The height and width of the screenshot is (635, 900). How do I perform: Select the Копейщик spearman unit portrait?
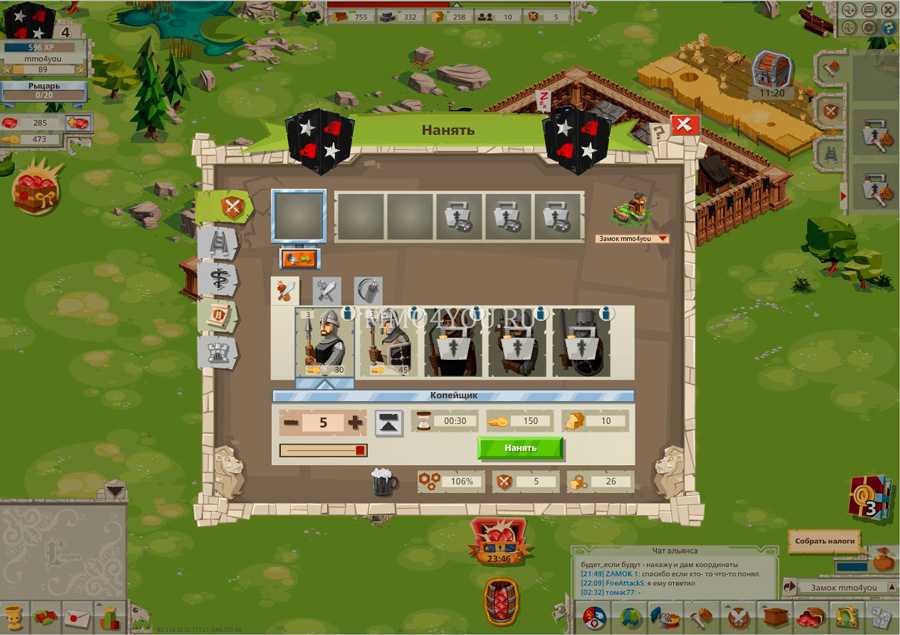(x=324, y=341)
